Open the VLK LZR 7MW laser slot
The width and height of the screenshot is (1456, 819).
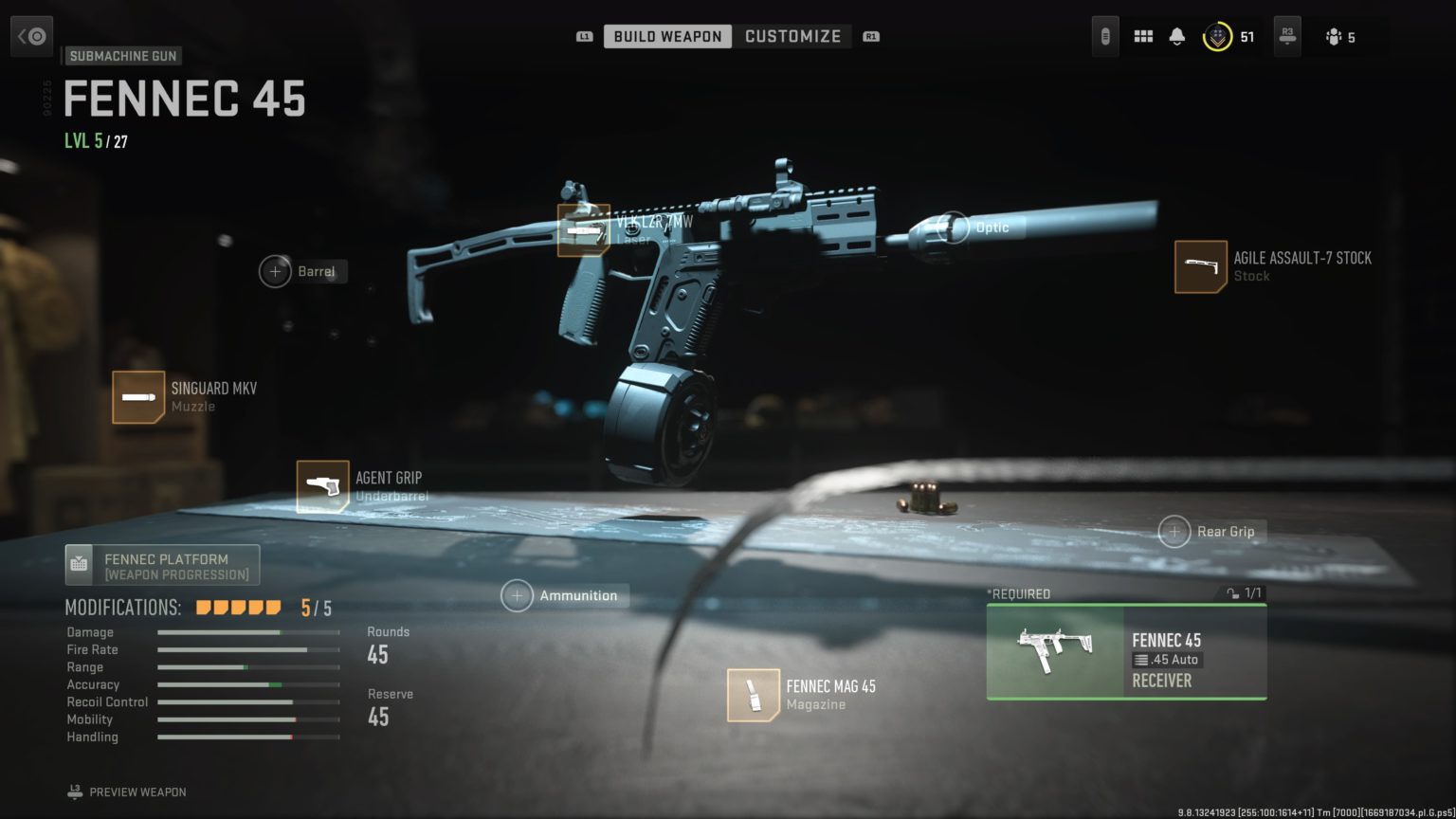click(x=583, y=229)
